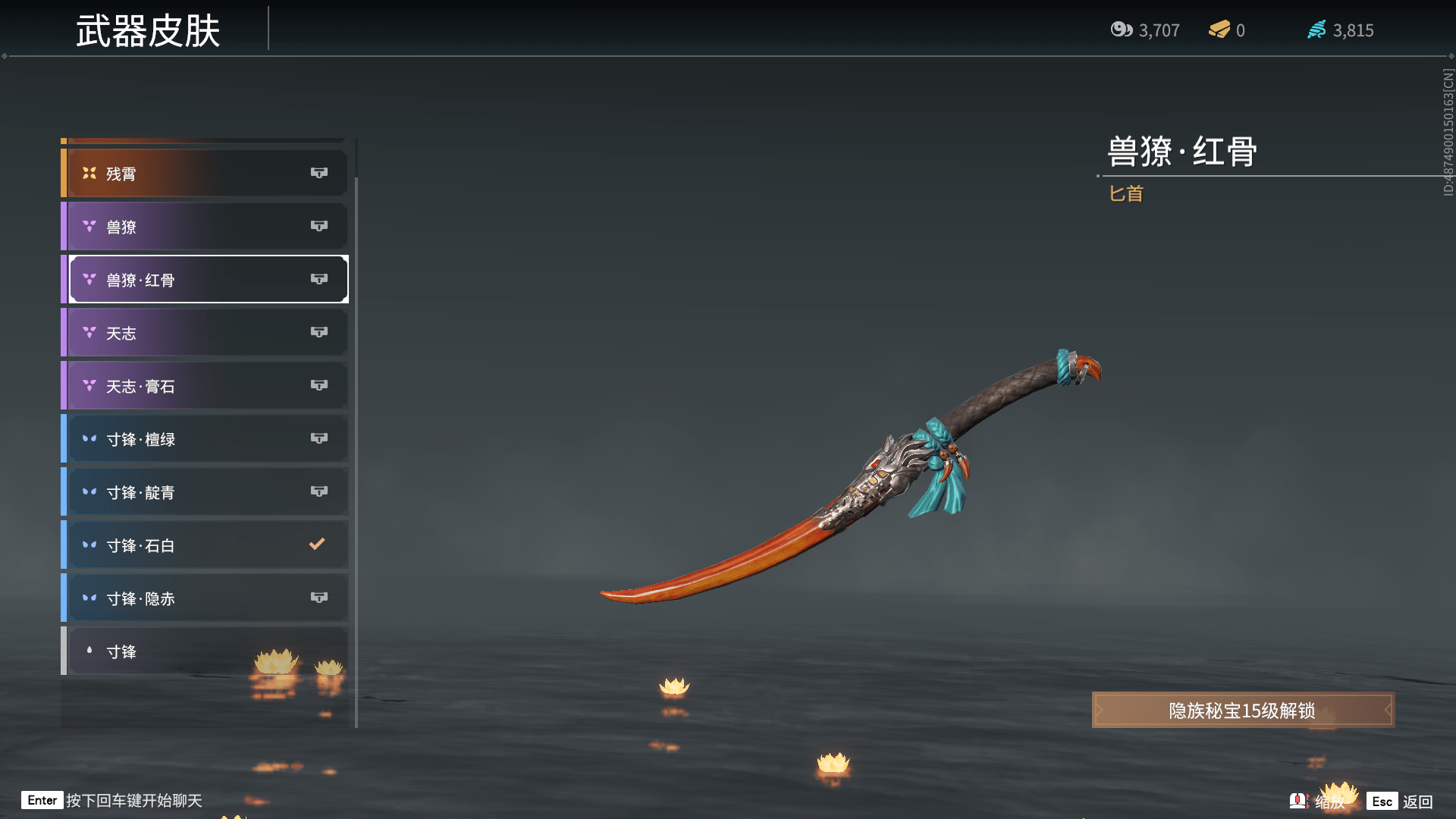
Task: Select the 寸锋·靛青 skin row
Action: click(x=205, y=492)
